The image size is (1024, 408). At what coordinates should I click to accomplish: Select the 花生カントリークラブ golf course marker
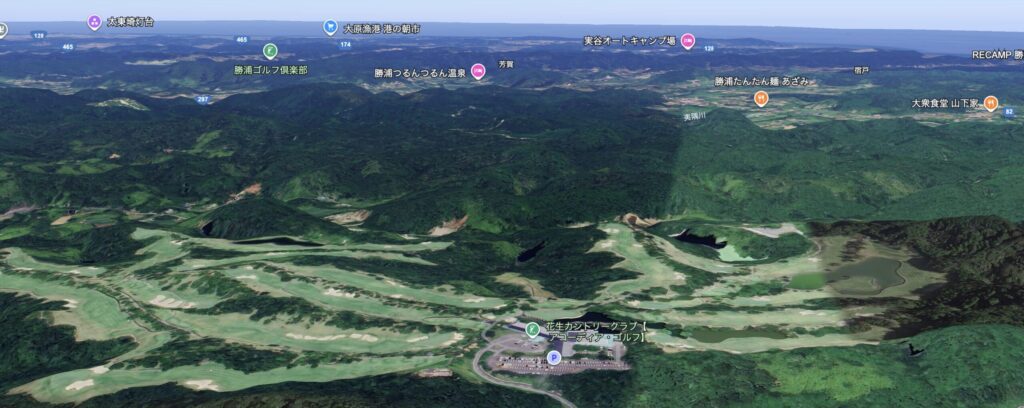[532, 329]
